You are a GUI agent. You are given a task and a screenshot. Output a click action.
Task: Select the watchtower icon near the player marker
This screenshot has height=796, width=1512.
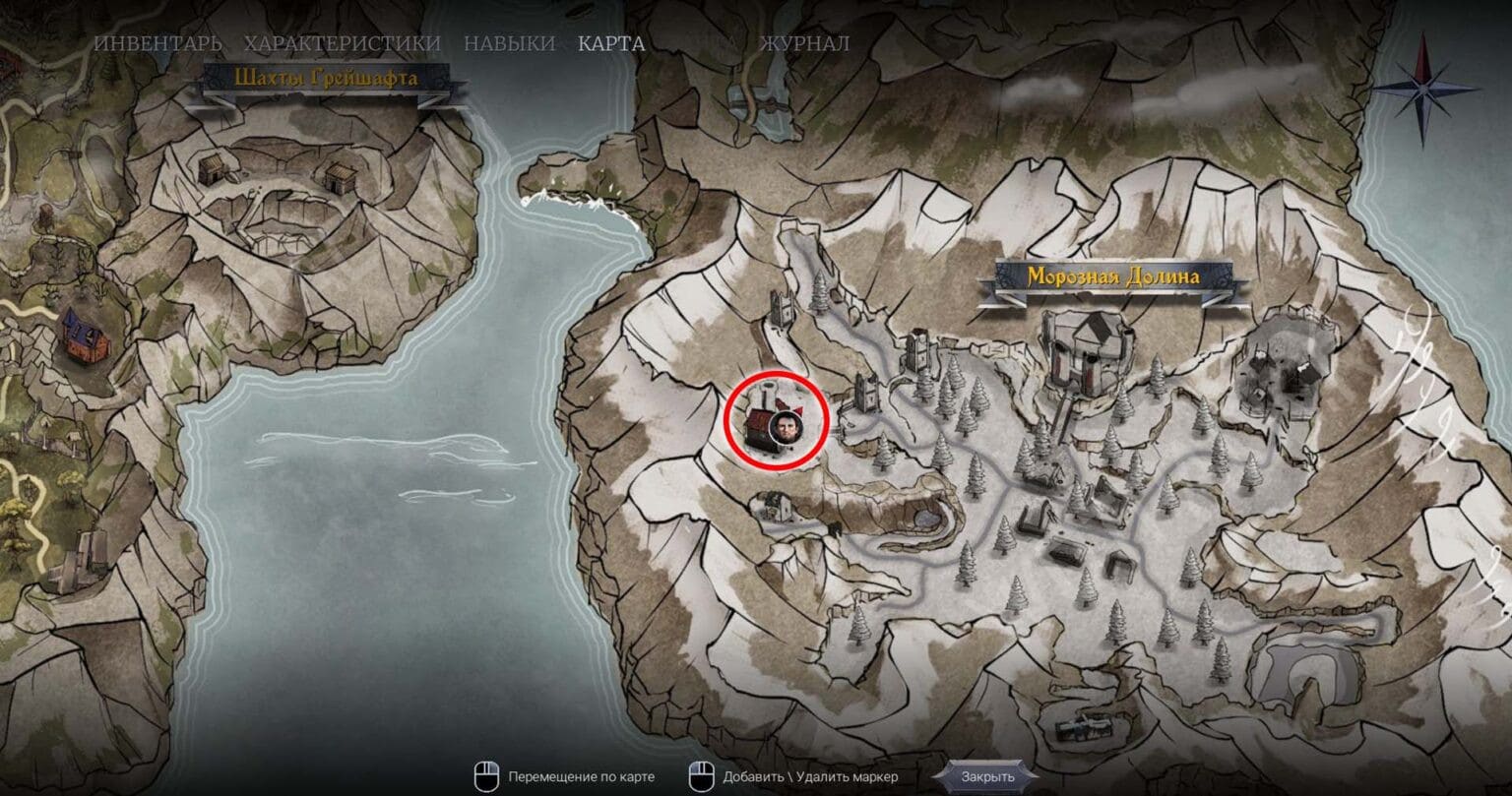[866, 394]
